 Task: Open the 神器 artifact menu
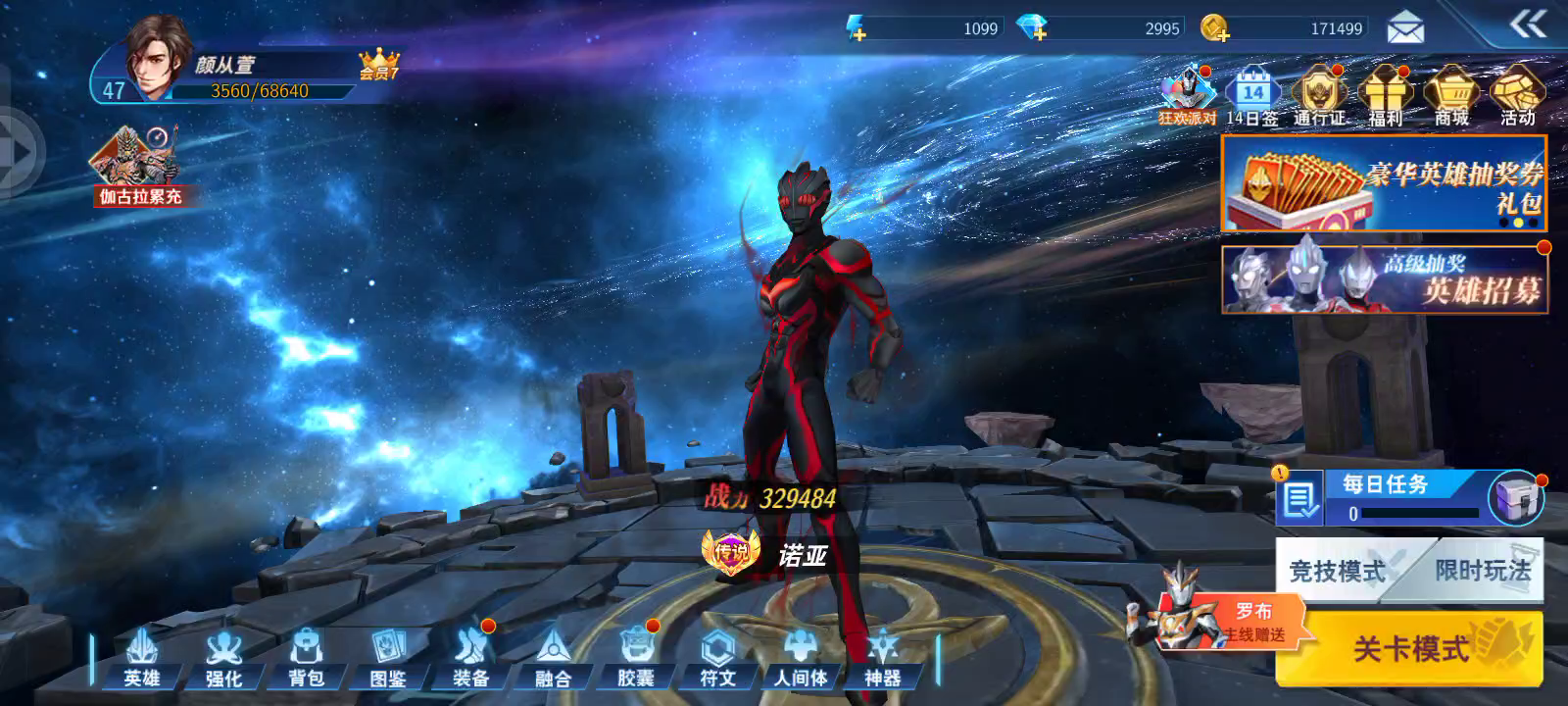[882, 658]
